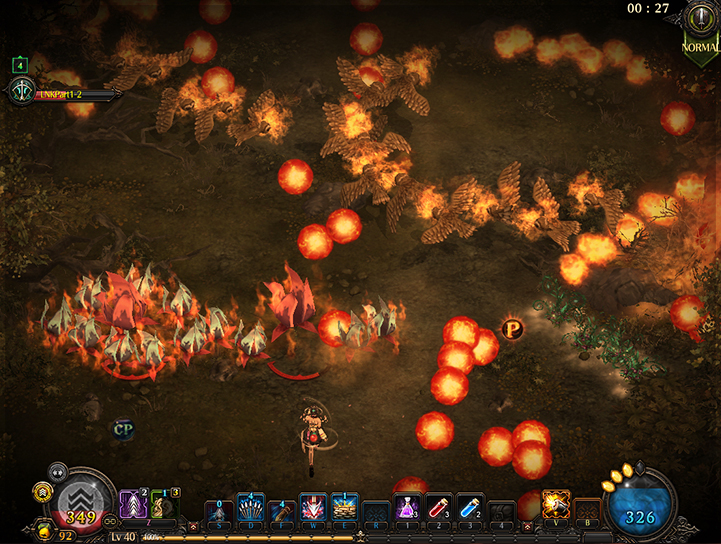The height and width of the screenshot is (544, 721).
Task: Select the purple arrows buff icon
Action: pyautogui.click(x=134, y=503)
